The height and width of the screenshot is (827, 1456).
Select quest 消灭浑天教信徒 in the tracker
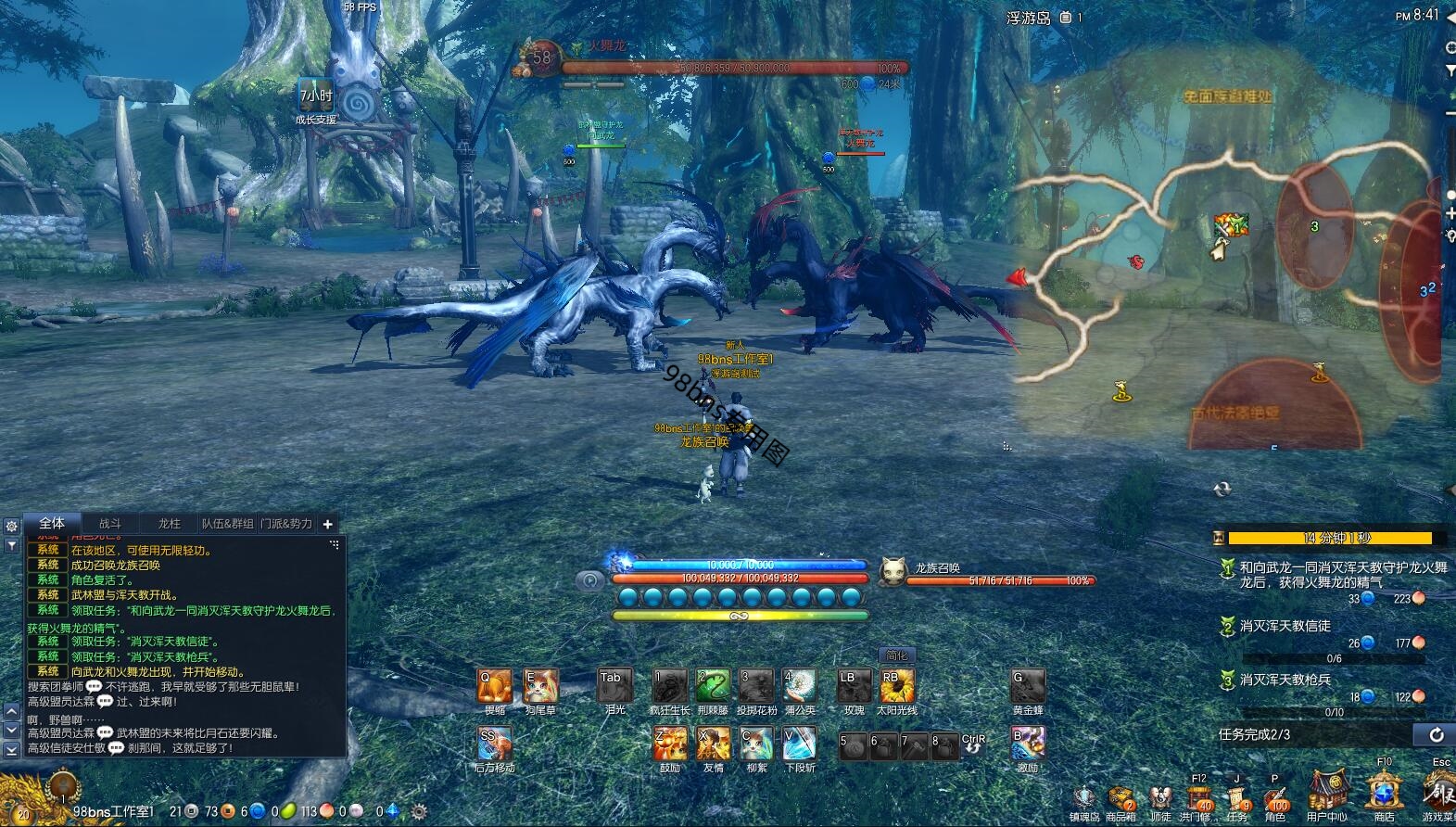[x=1285, y=627]
